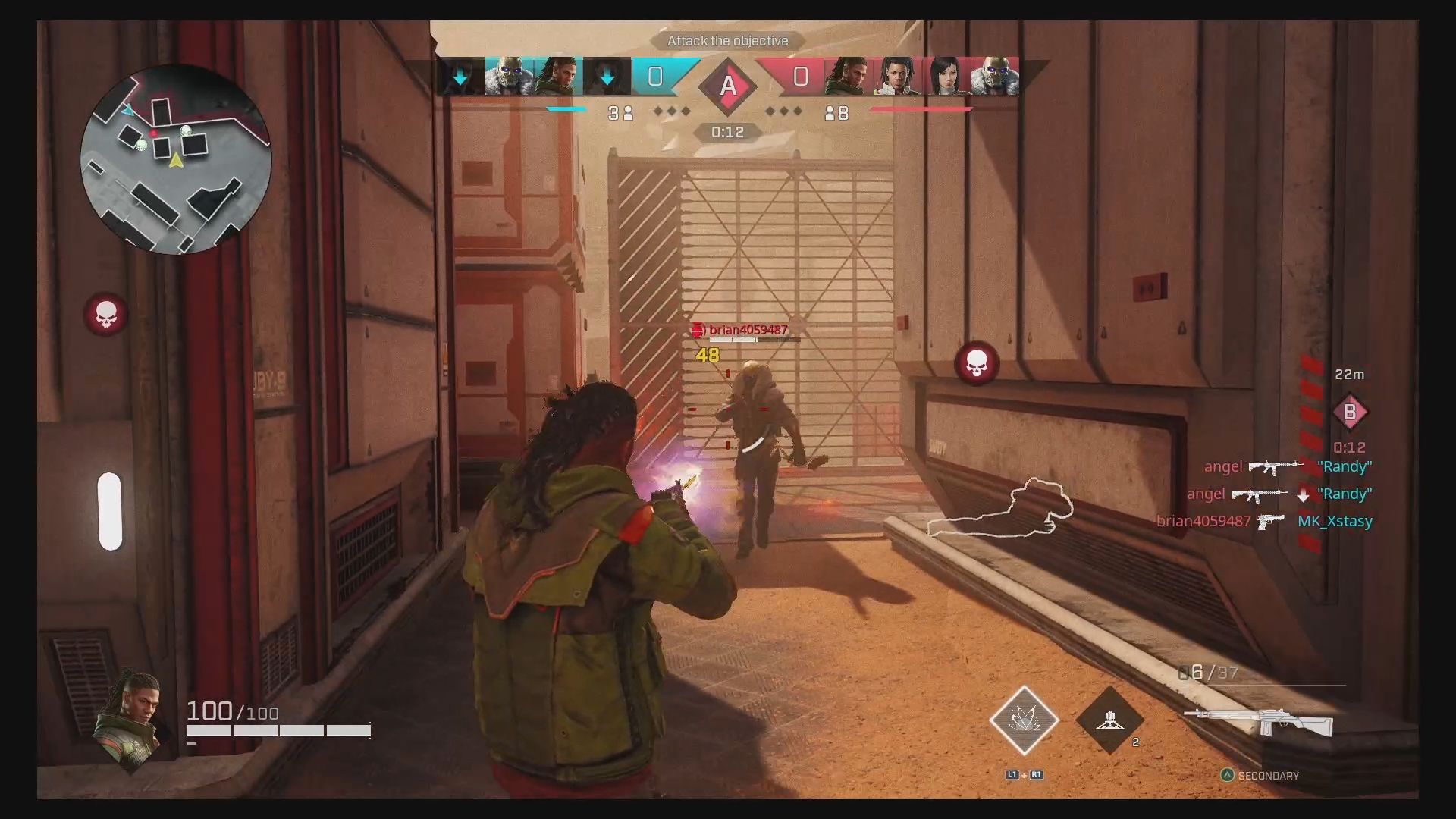The image size is (1456, 819).
Task: Click the MK_Xstasy name in the killfeed
Action: tap(1335, 521)
